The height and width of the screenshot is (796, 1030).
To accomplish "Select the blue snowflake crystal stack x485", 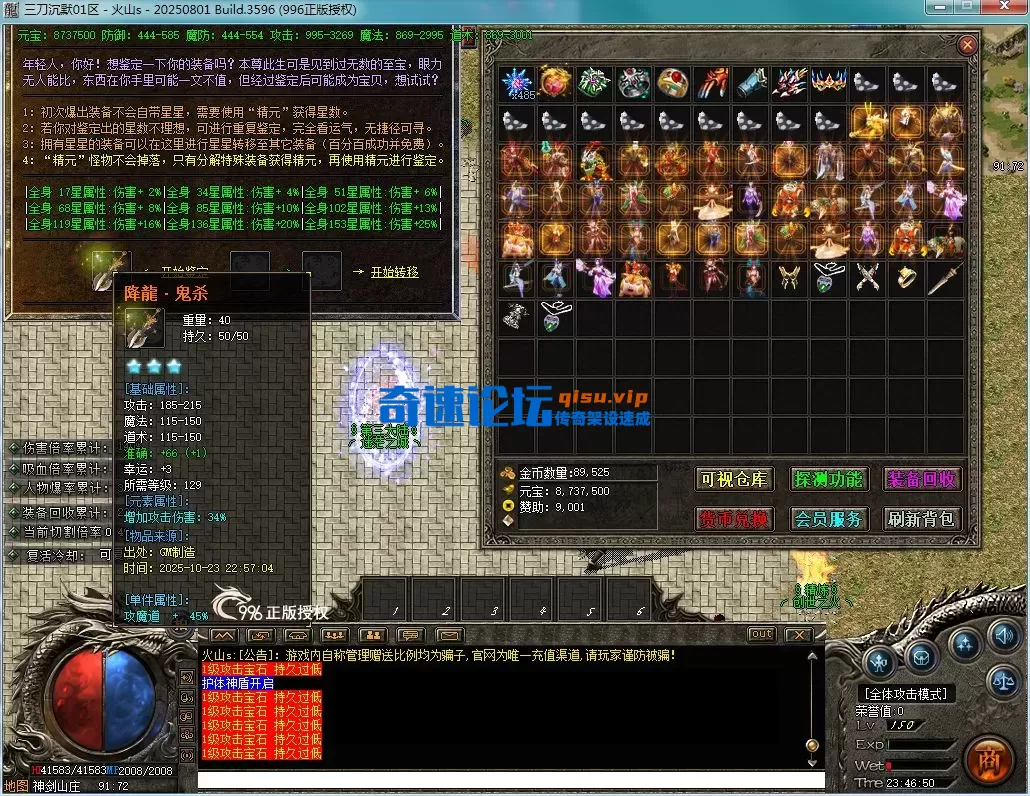I will point(517,84).
